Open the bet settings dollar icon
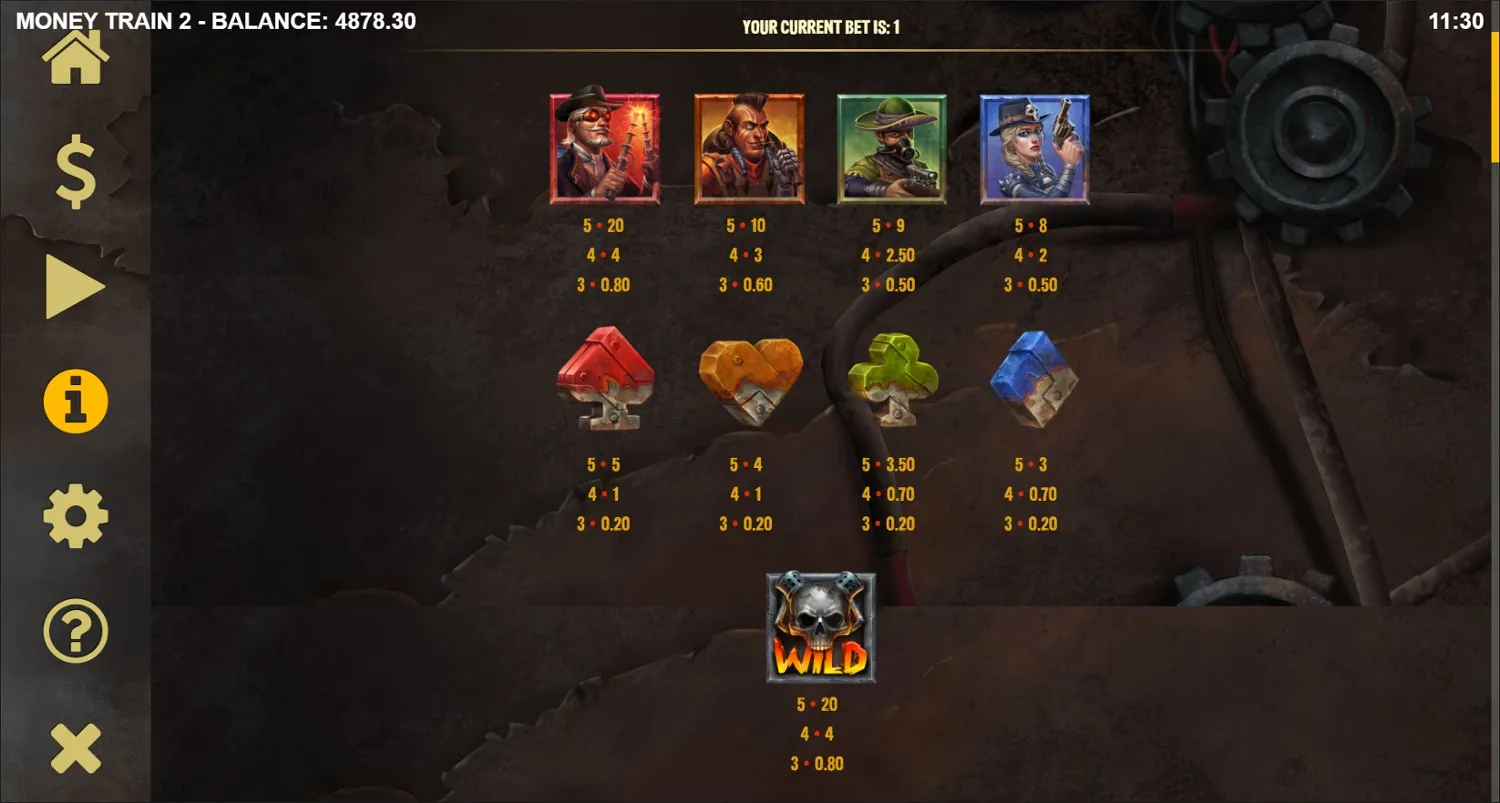Screen dimensions: 1500x803 75,172
